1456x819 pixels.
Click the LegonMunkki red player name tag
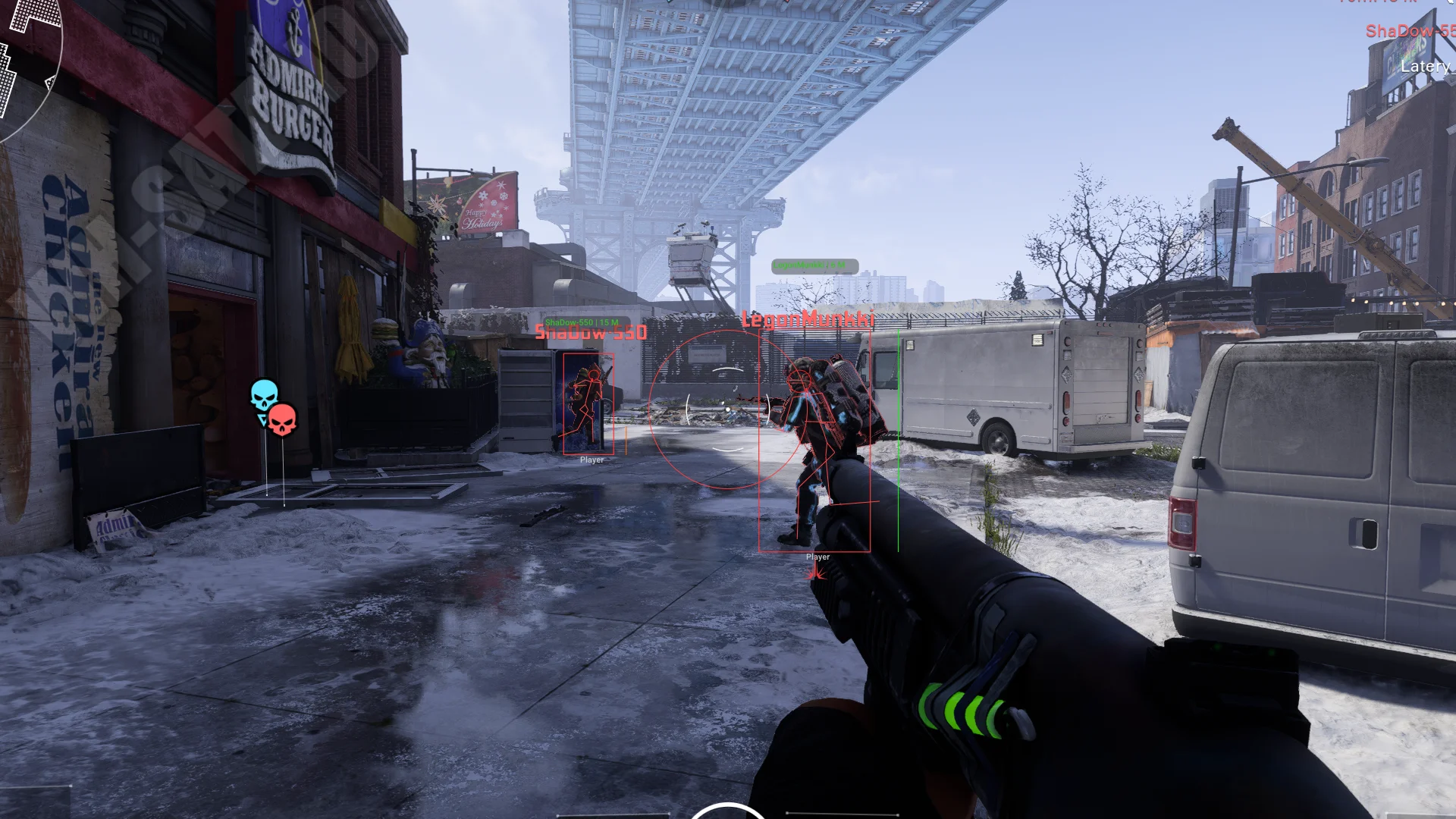(808, 319)
